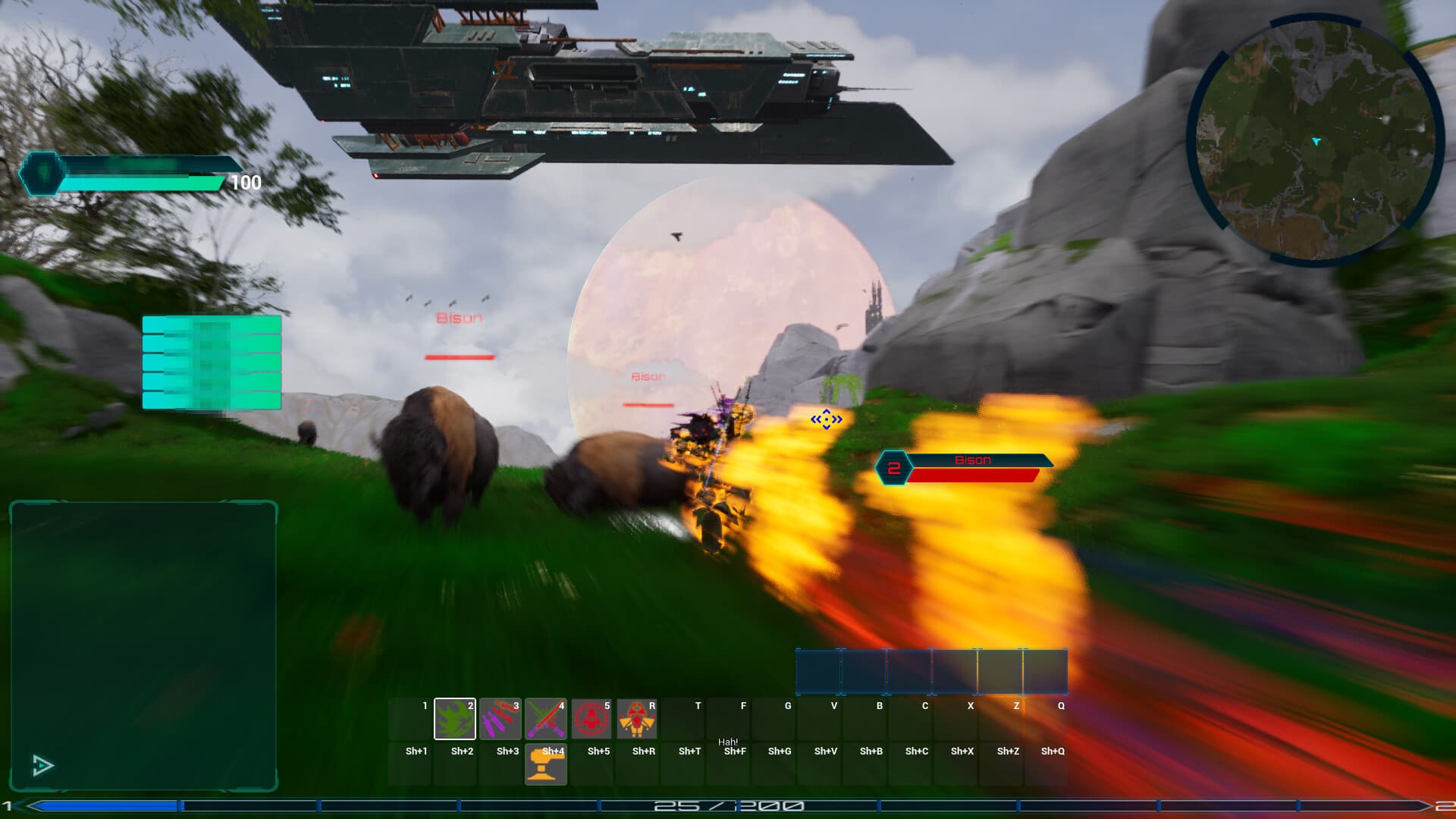Click the 25/200 ammo counter
The image size is (1456, 819).
[728, 805]
